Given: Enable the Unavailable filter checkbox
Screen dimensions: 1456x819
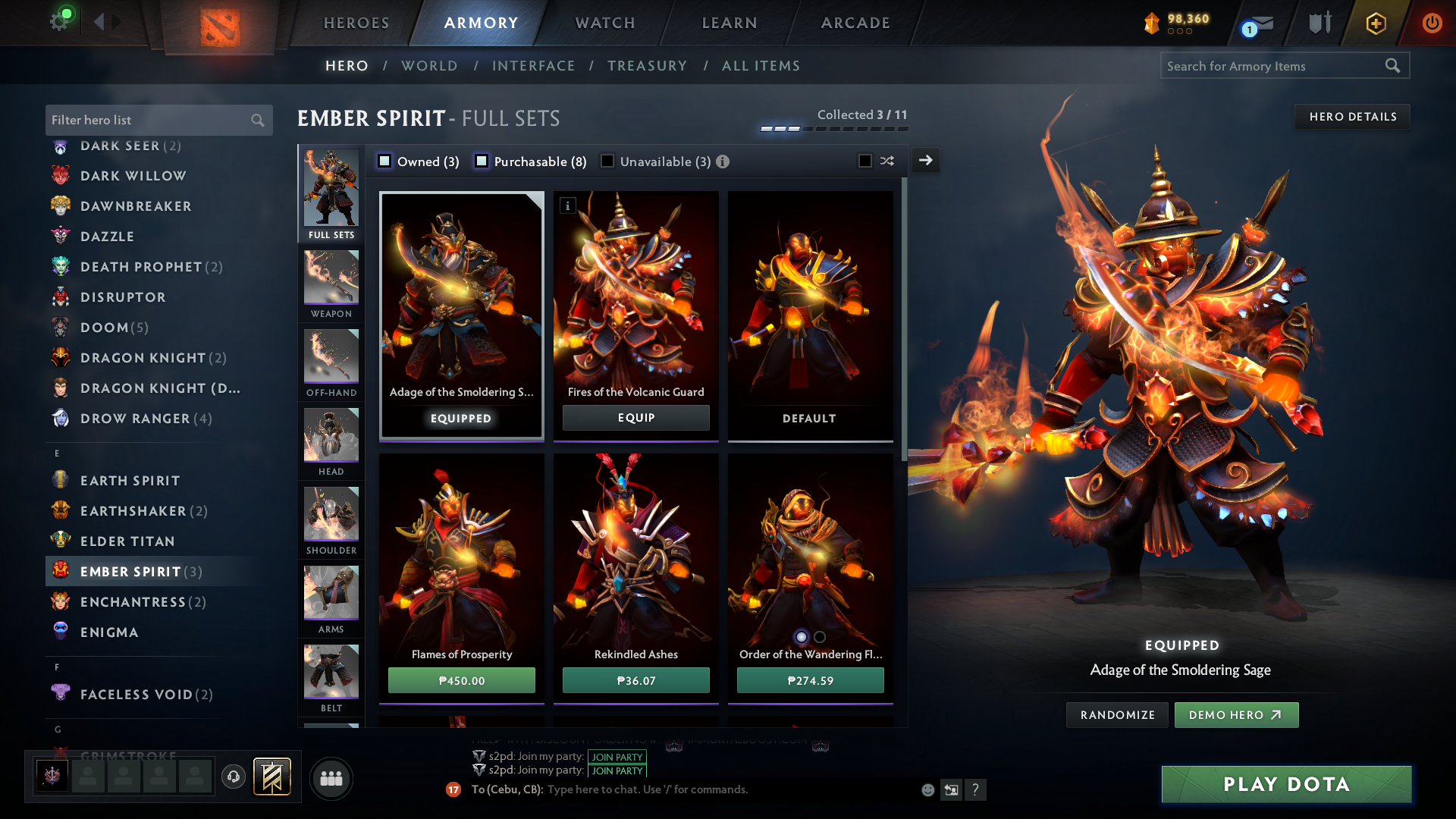Looking at the screenshot, I should (x=607, y=161).
